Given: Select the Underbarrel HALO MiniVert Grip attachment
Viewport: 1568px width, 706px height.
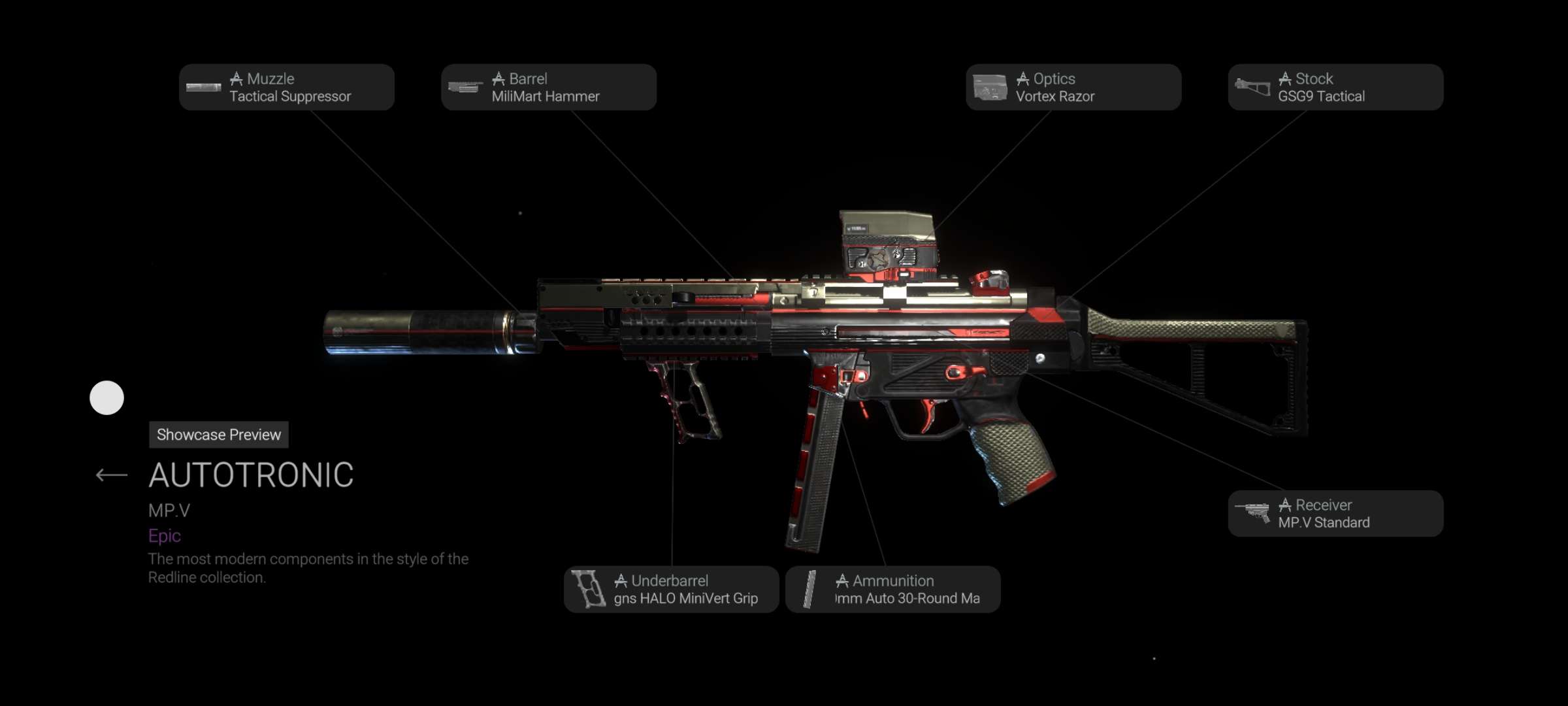Looking at the screenshot, I should click(671, 590).
